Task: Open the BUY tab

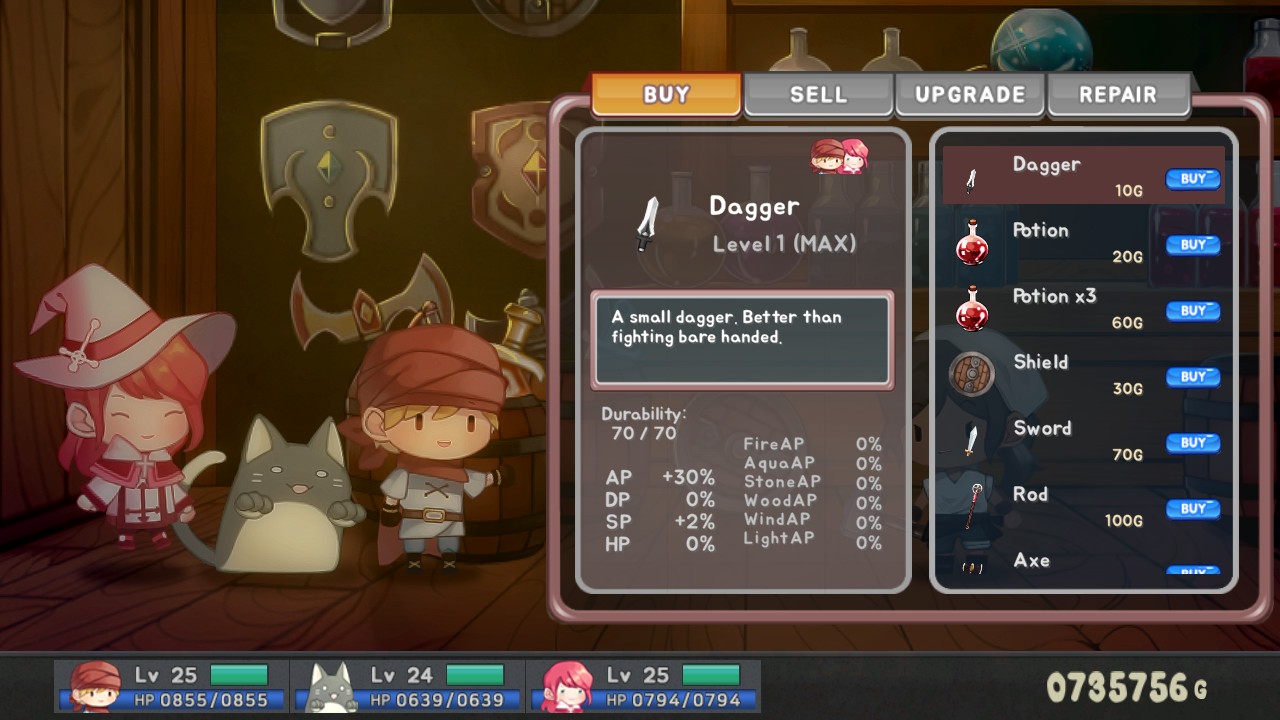Action: coord(664,94)
